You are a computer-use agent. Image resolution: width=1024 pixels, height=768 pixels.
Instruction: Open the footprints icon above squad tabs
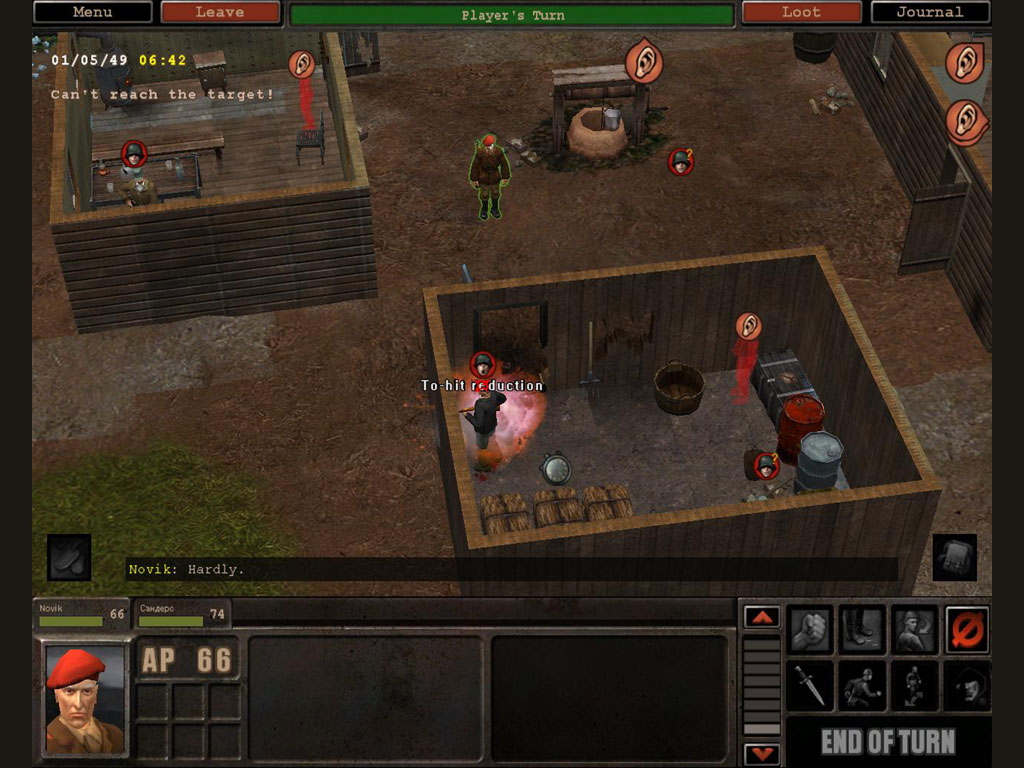pos(69,557)
